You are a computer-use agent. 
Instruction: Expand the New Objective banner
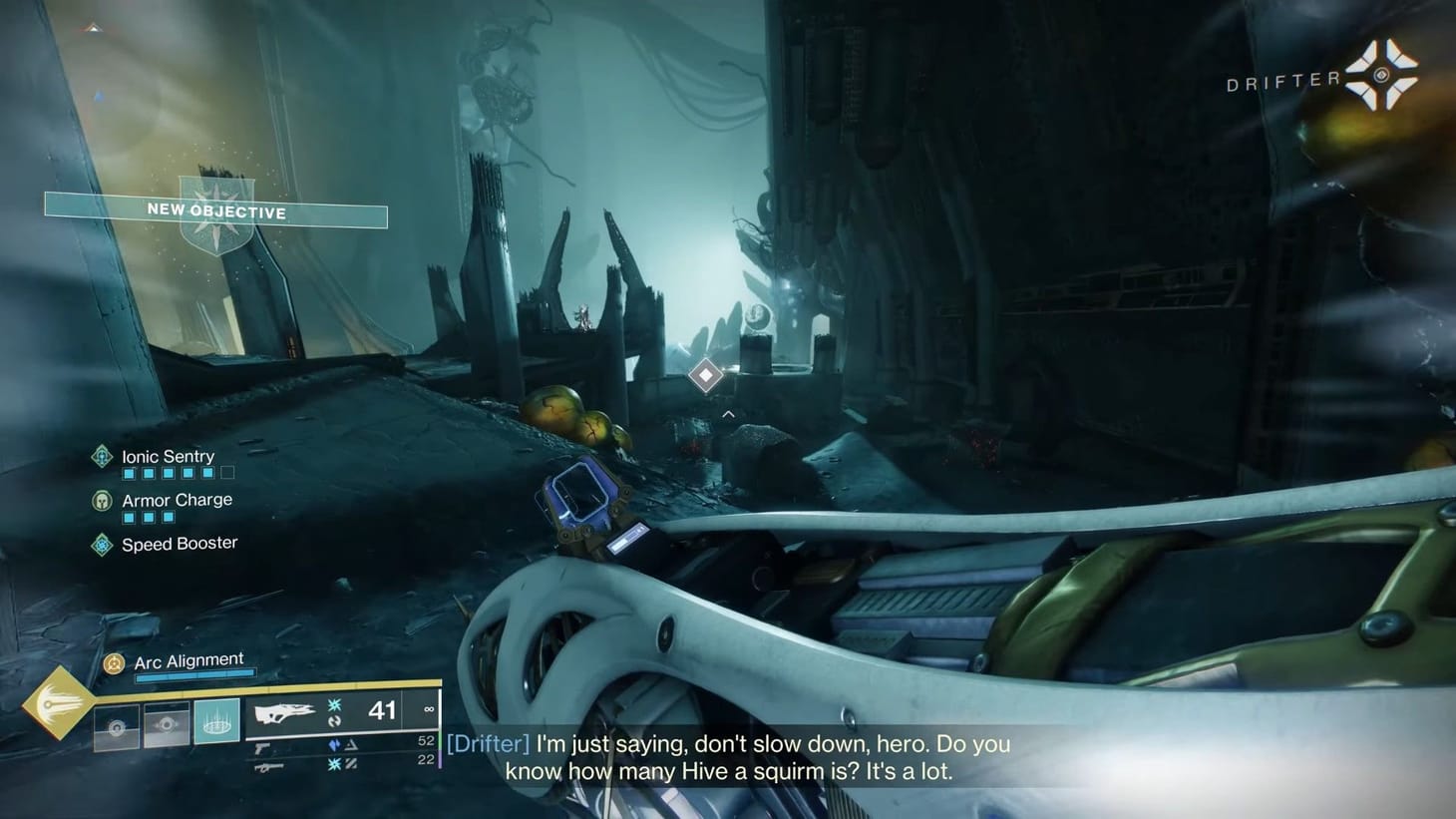click(x=215, y=213)
